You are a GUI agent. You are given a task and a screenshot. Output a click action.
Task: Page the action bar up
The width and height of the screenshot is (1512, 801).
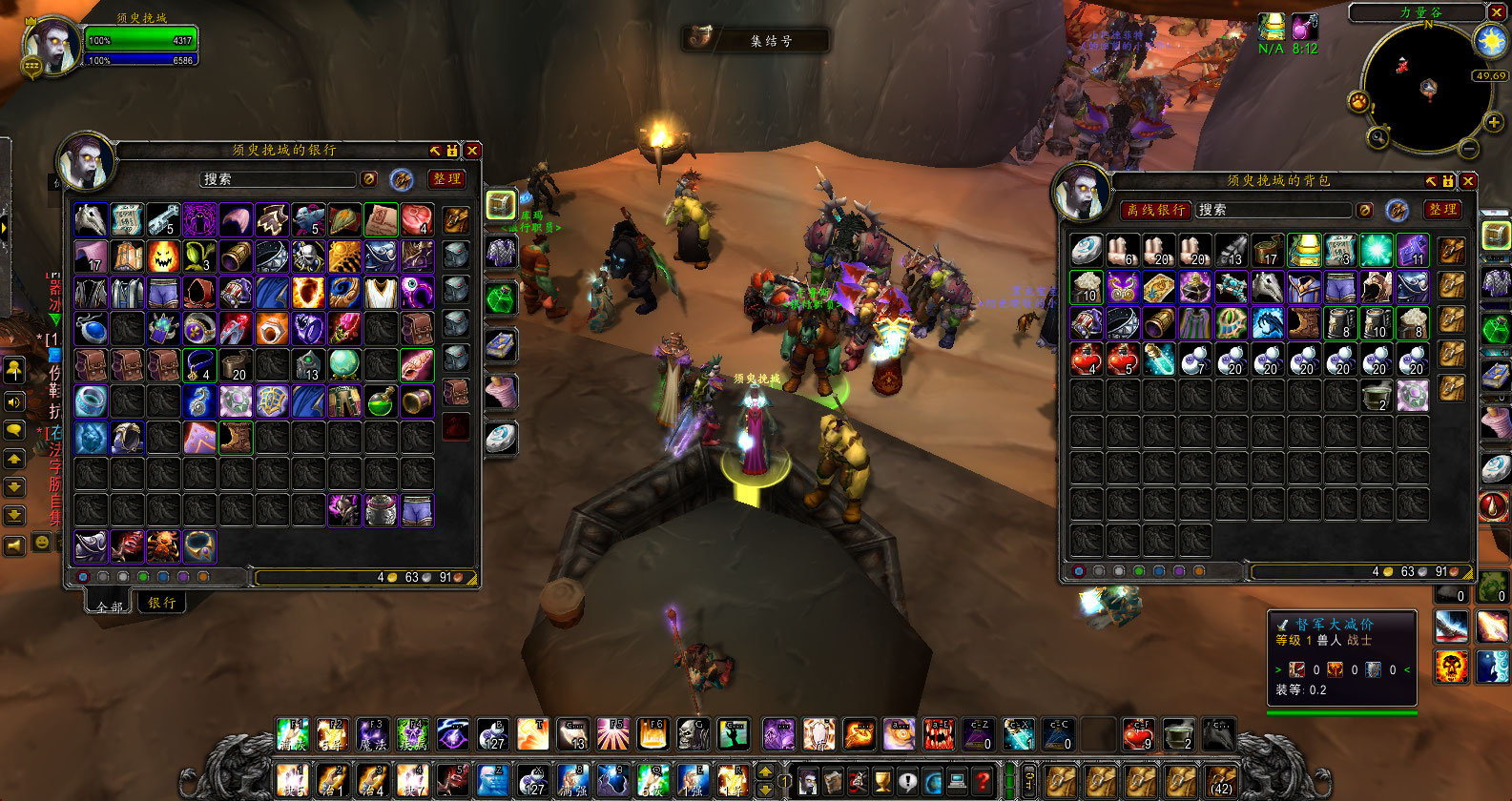[x=765, y=771]
